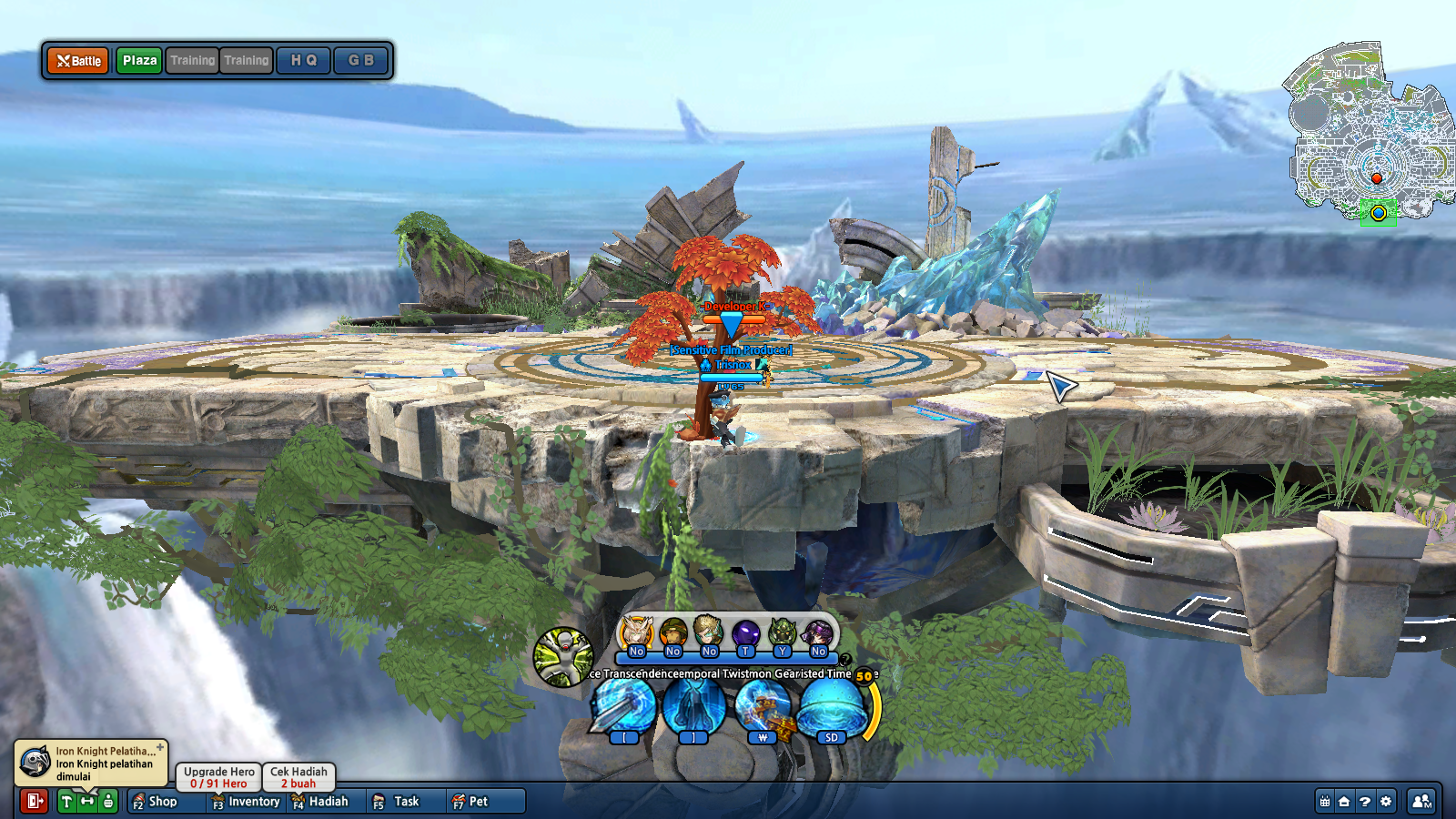Image resolution: width=1456 pixels, height=819 pixels.
Task: Open help via the question mark icon
Action: [x=1365, y=802]
